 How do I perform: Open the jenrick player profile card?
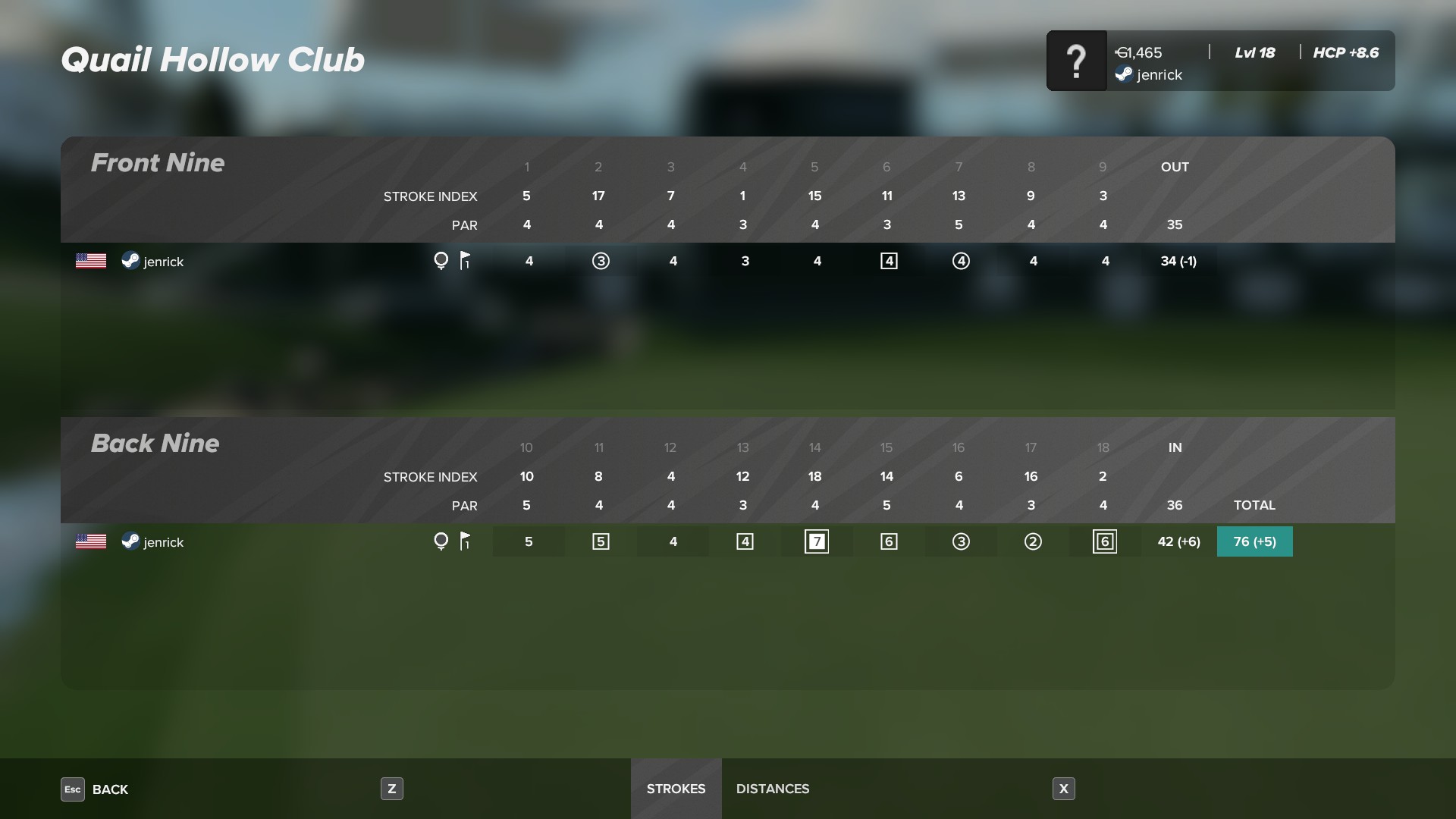[1219, 61]
